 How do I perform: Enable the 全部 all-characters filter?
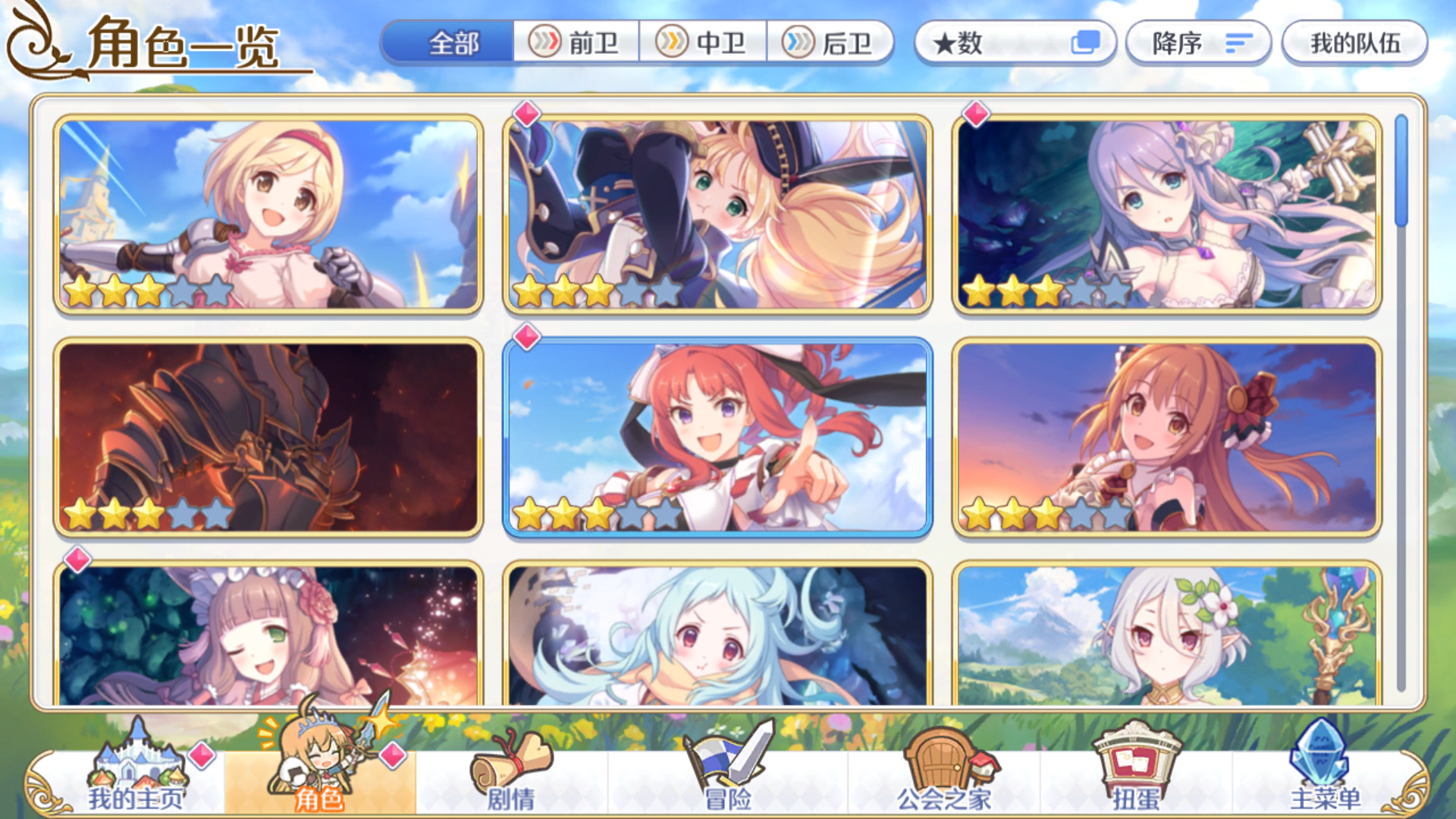pyautogui.click(x=450, y=43)
